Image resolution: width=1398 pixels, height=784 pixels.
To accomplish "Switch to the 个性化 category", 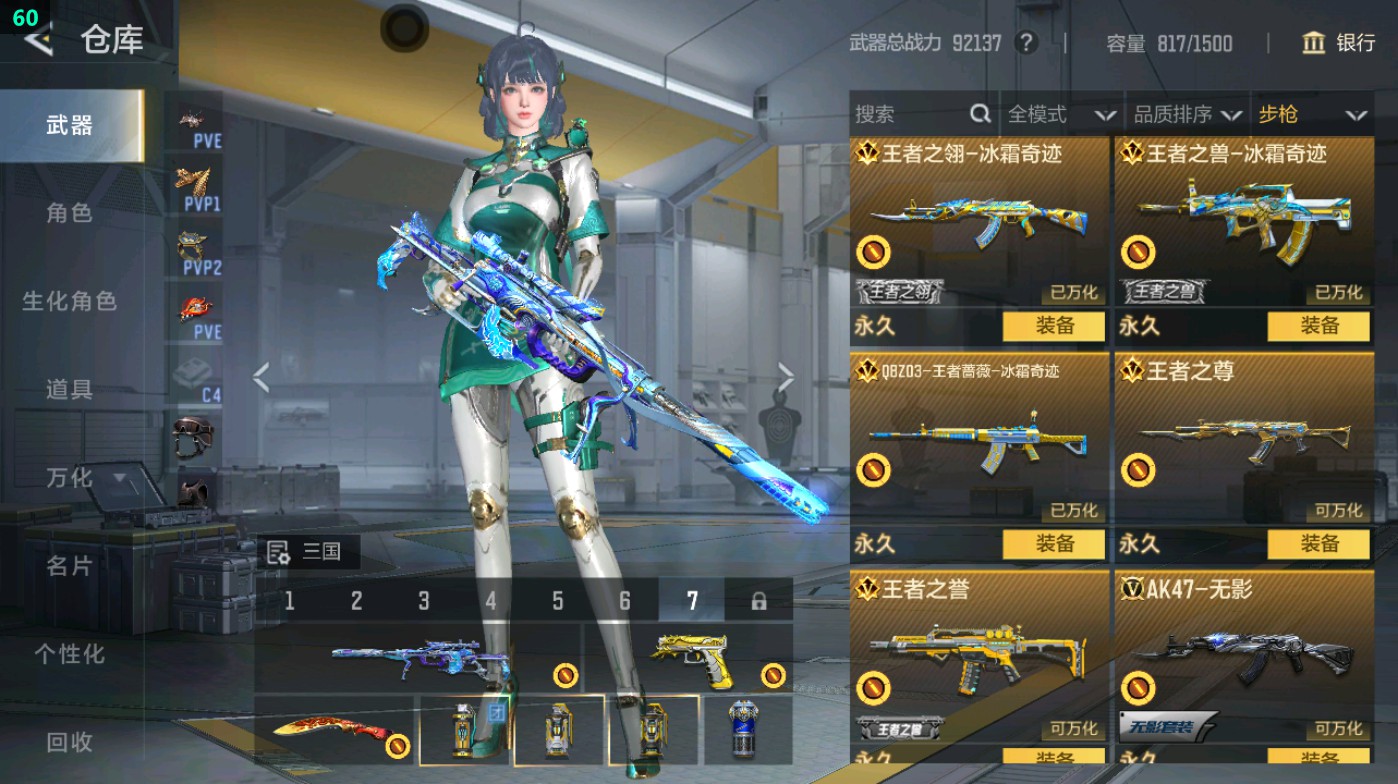I will [x=69, y=654].
